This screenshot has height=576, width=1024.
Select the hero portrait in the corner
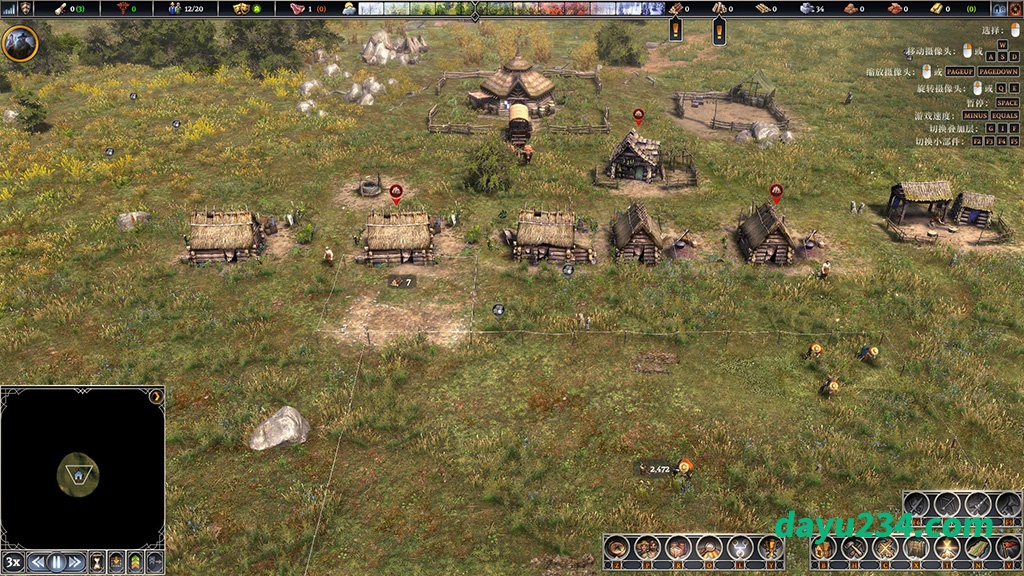[20, 43]
